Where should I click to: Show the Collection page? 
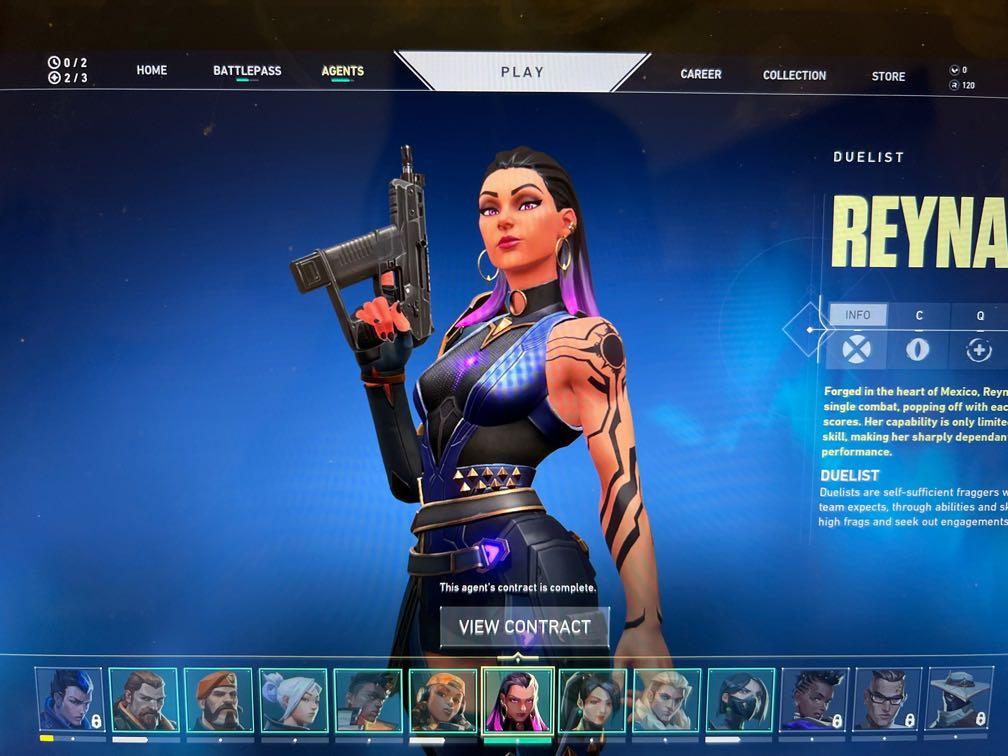tap(794, 75)
